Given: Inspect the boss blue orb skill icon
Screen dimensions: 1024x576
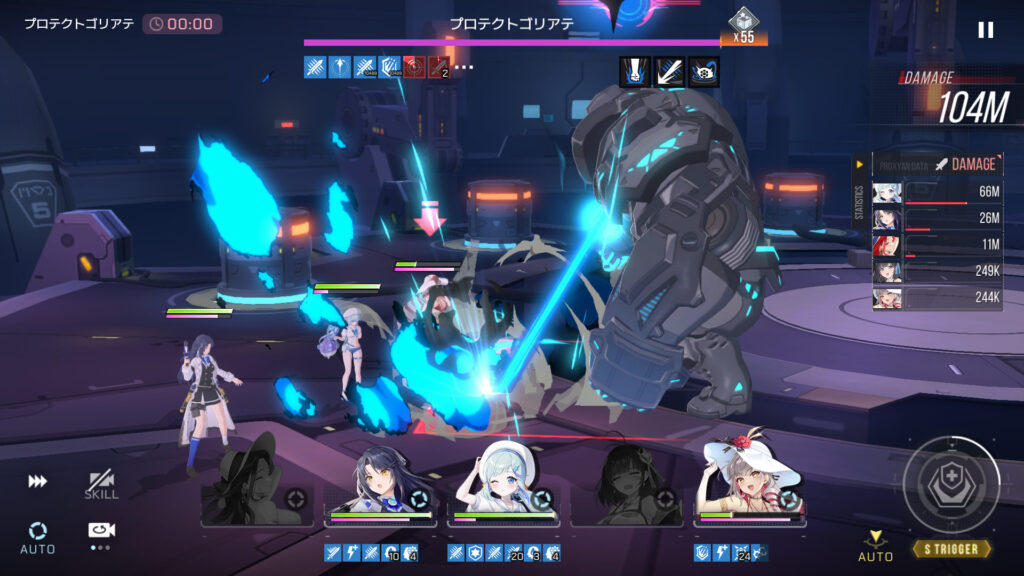Looking at the screenshot, I should click(703, 71).
